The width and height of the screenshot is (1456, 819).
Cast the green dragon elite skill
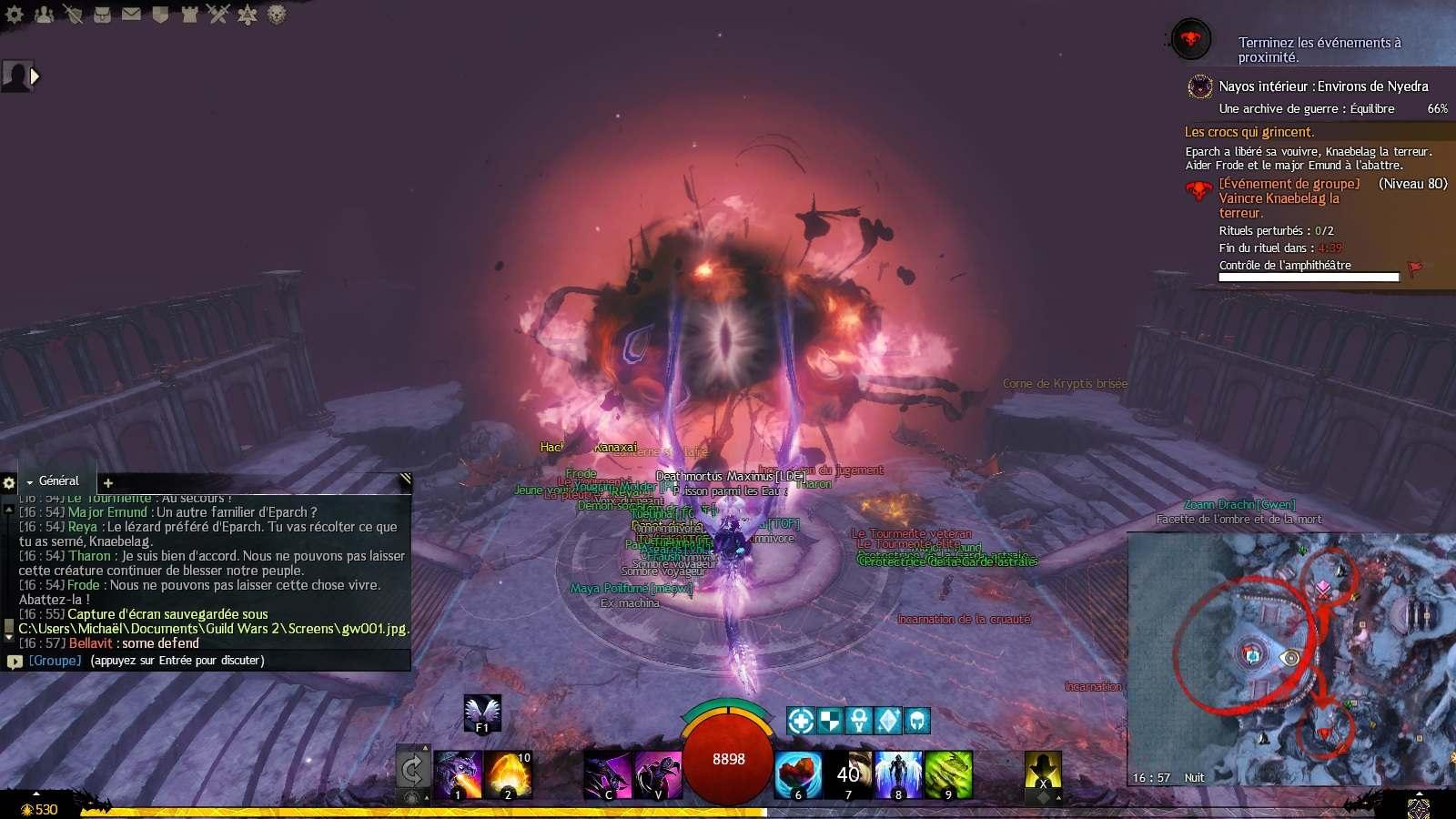948,775
